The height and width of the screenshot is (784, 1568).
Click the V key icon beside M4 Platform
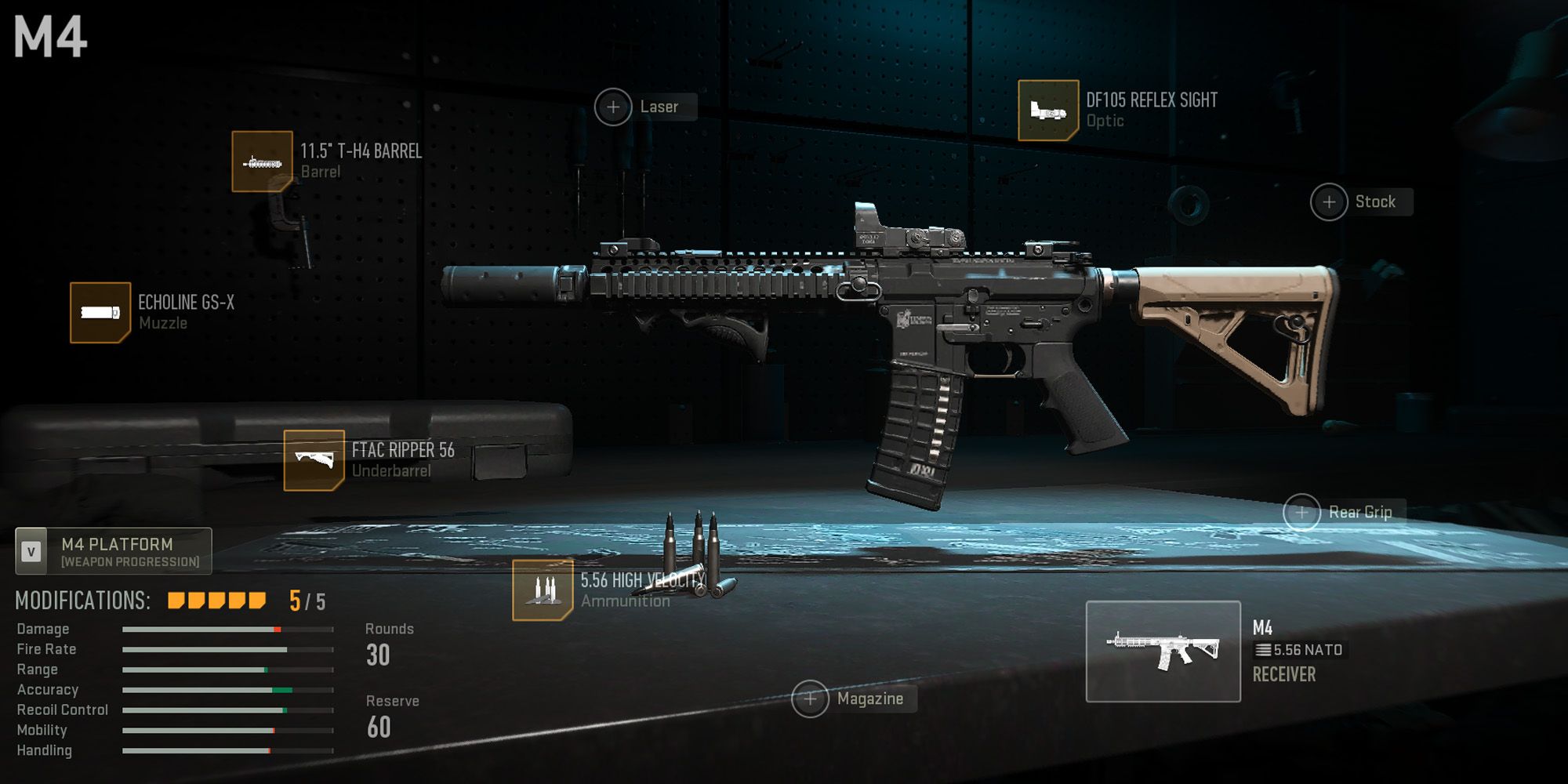point(30,550)
